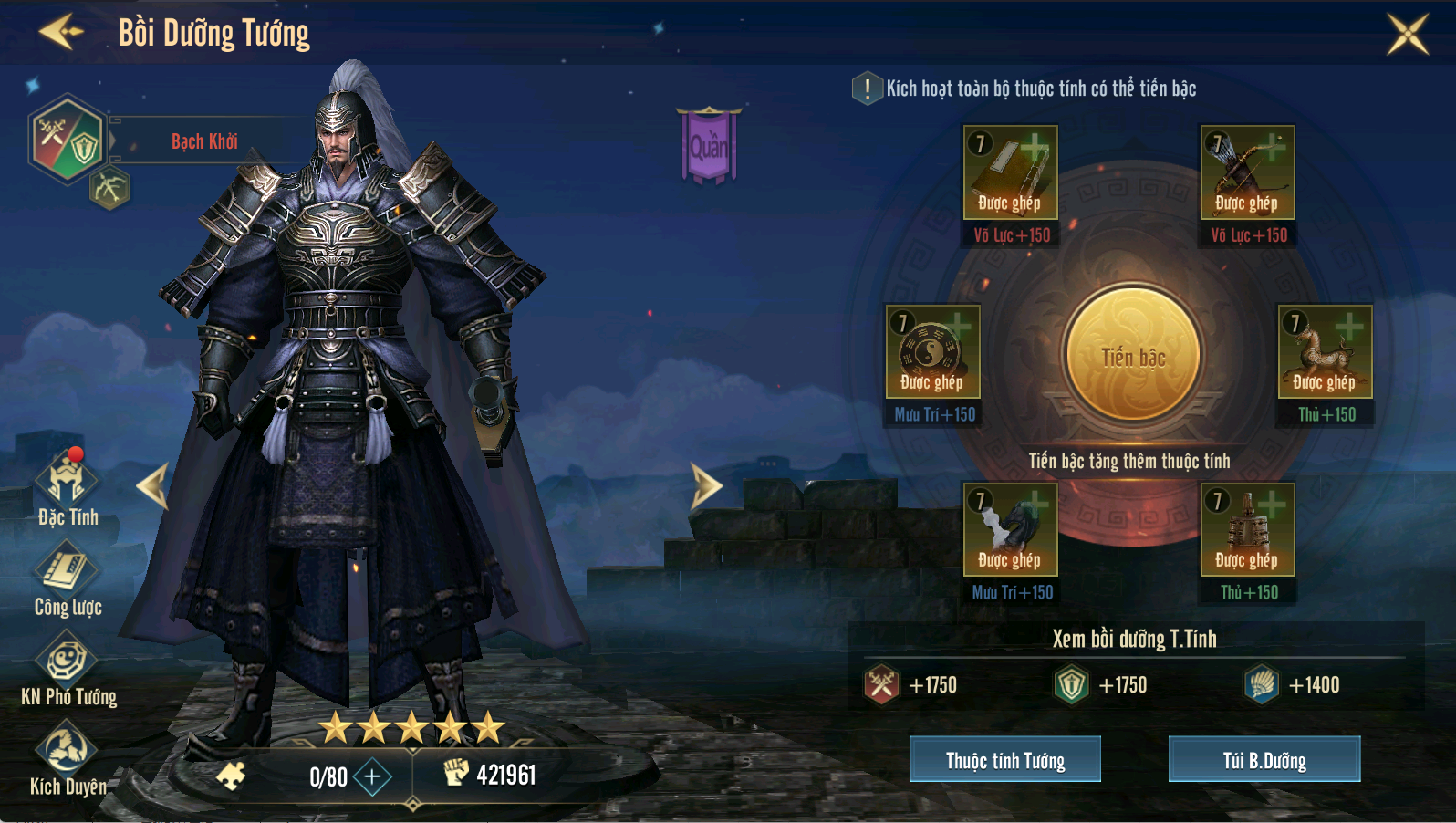
Task: Select the feather fan slot with Mưu Trí+150
Action: (1010, 529)
